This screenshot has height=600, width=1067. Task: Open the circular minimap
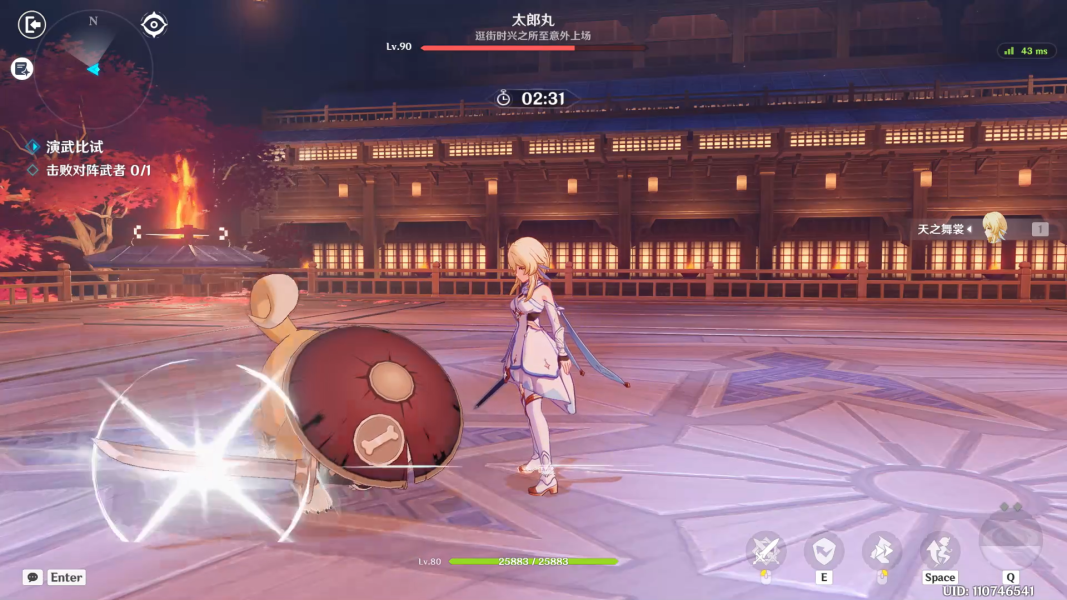(93, 68)
